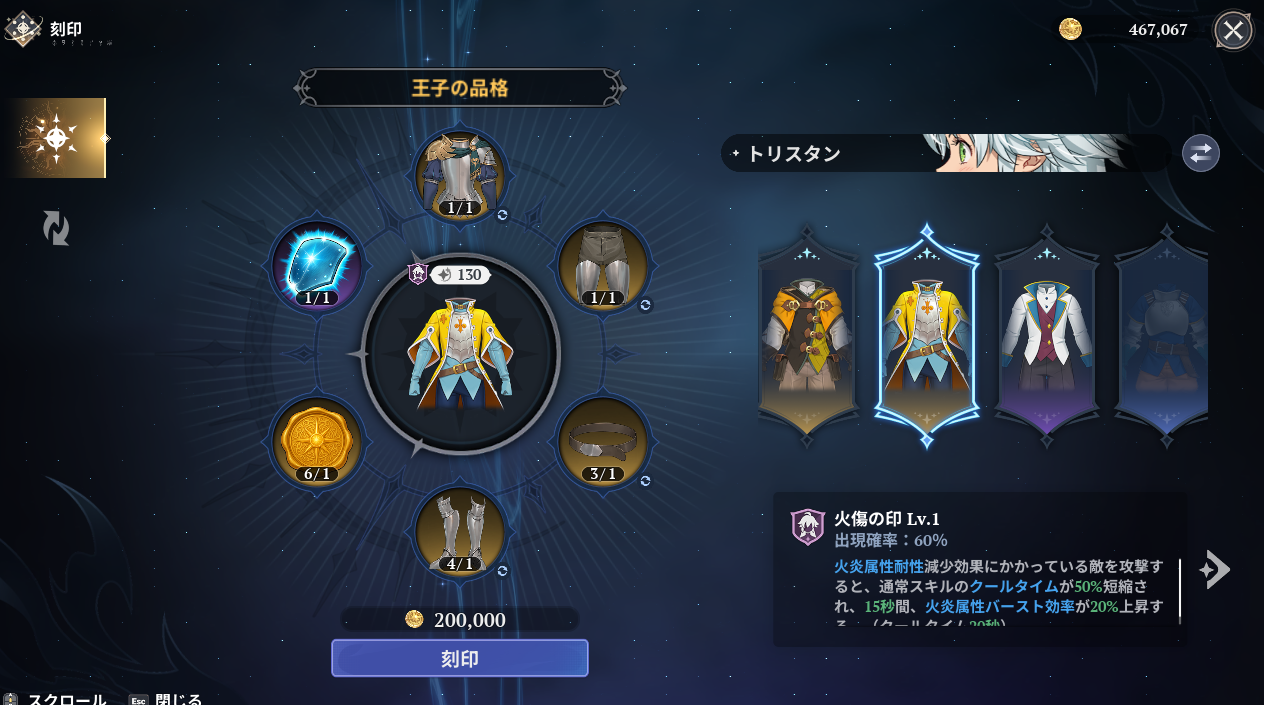Select the leather belt material slot
Screen dimensions: 1264x705
tap(603, 443)
